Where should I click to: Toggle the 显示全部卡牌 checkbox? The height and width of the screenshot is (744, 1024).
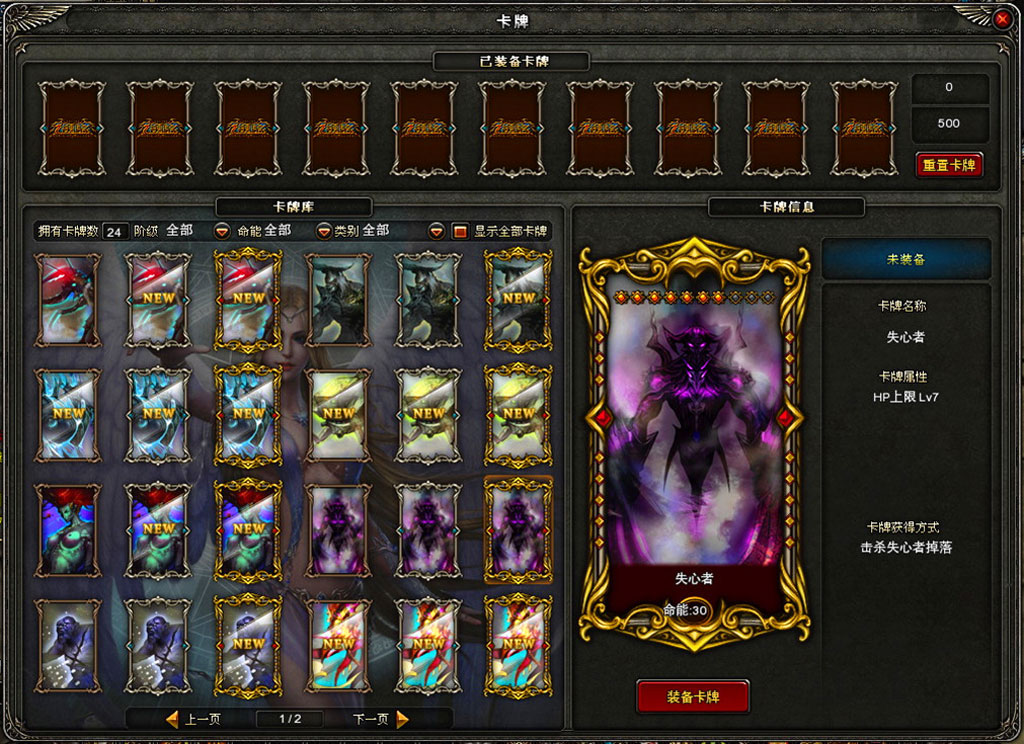460,231
